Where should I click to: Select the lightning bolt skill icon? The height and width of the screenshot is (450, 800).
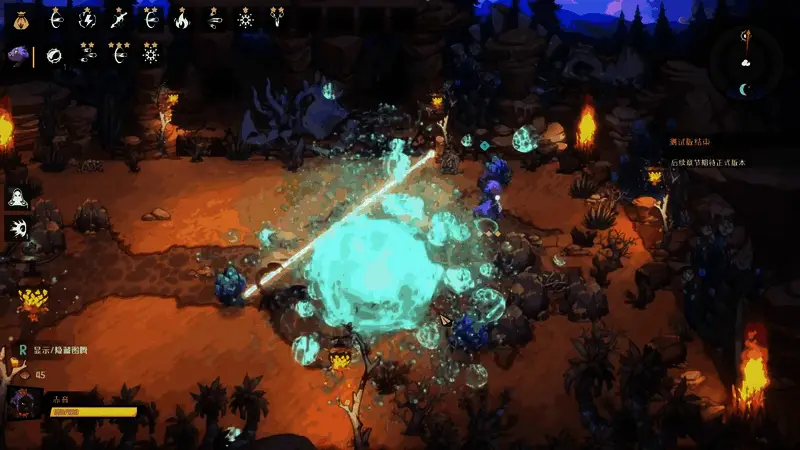click(87, 18)
